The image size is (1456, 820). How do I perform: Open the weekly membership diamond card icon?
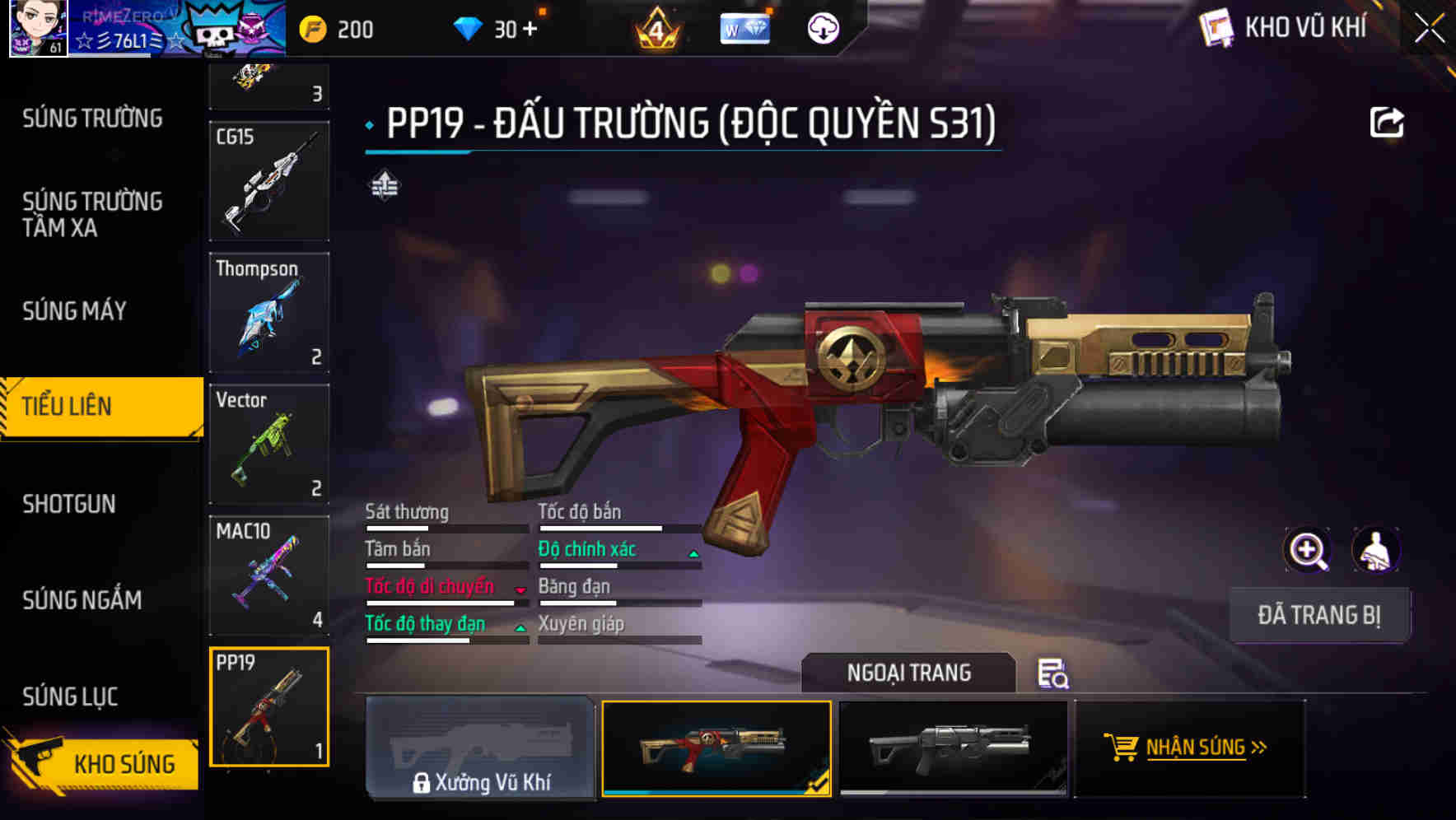tap(744, 29)
